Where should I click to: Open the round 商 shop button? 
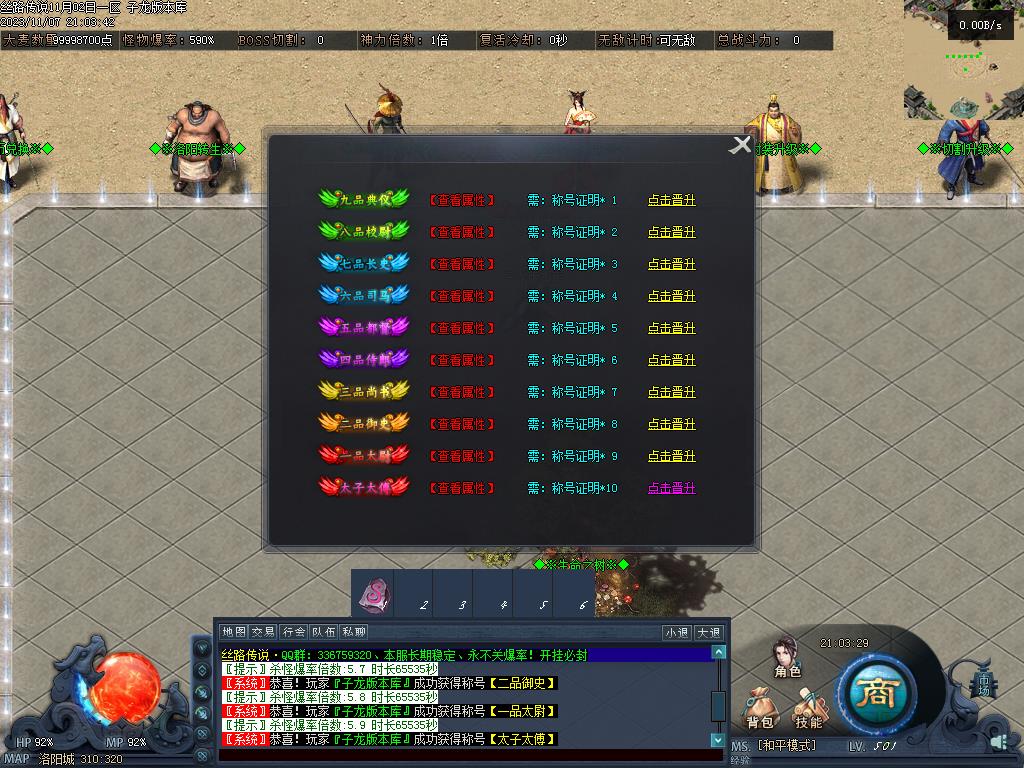click(x=876, y=692)
